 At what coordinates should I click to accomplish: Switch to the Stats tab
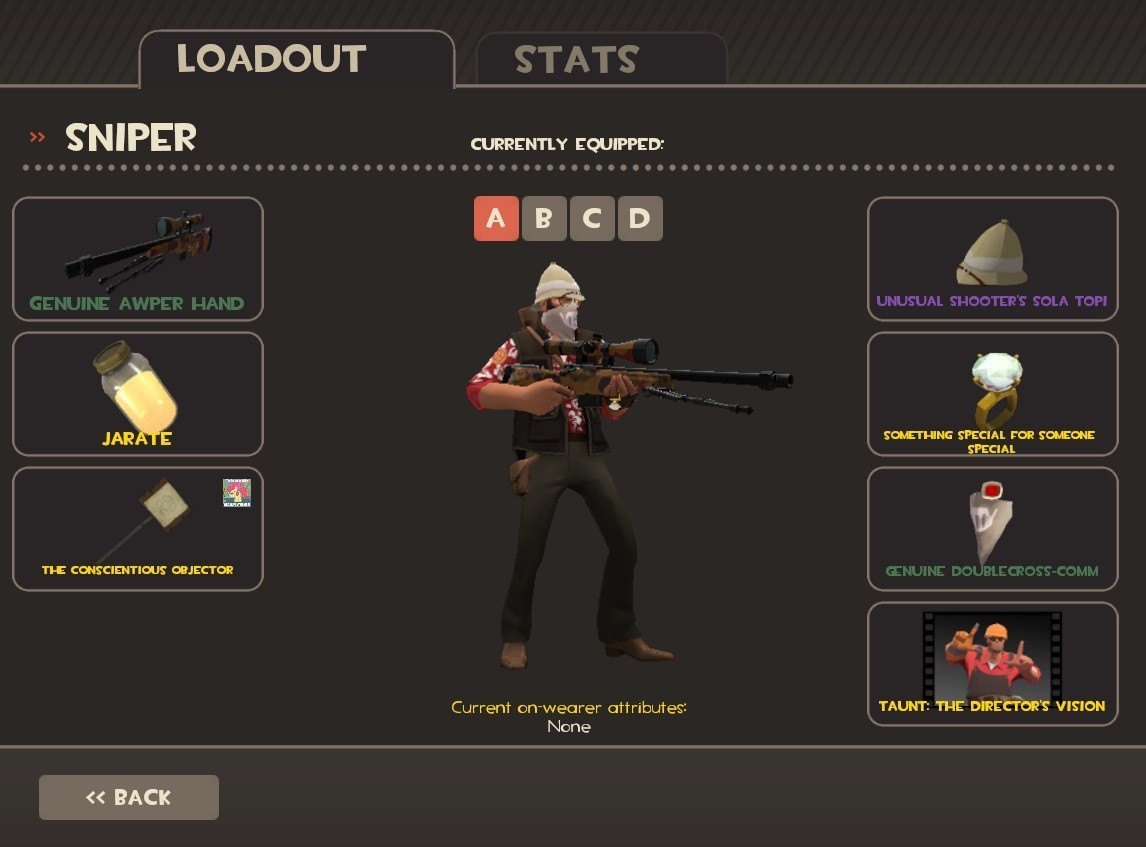[600, 60]
